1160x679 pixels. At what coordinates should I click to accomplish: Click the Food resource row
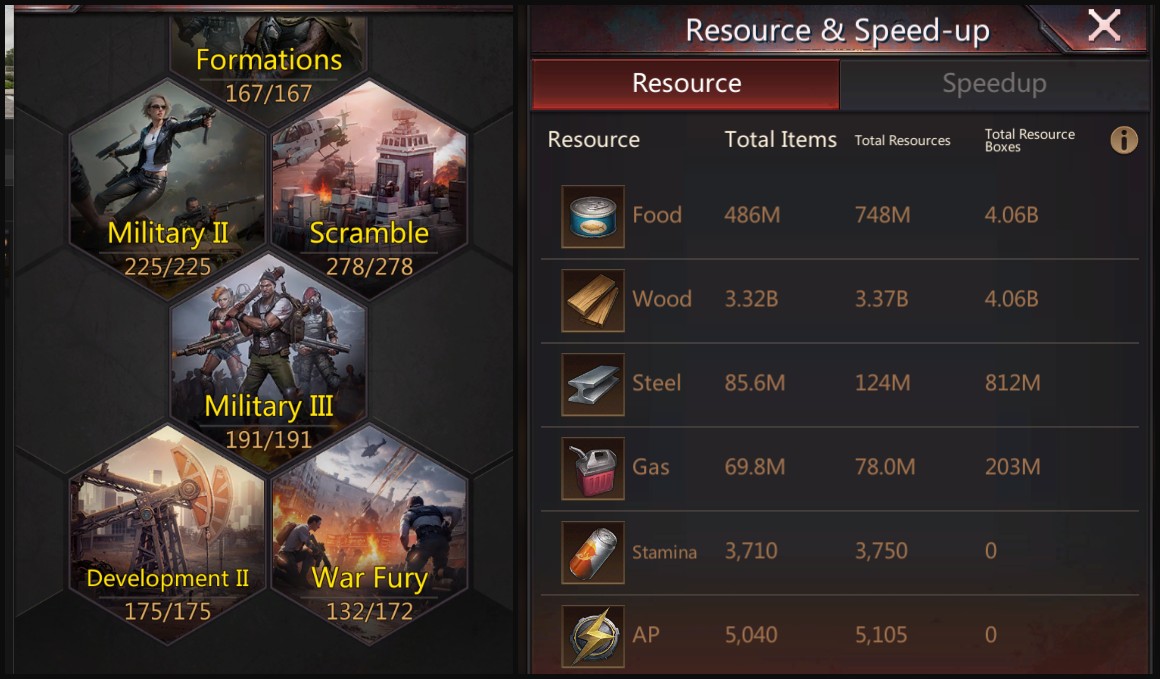[840, 216]
